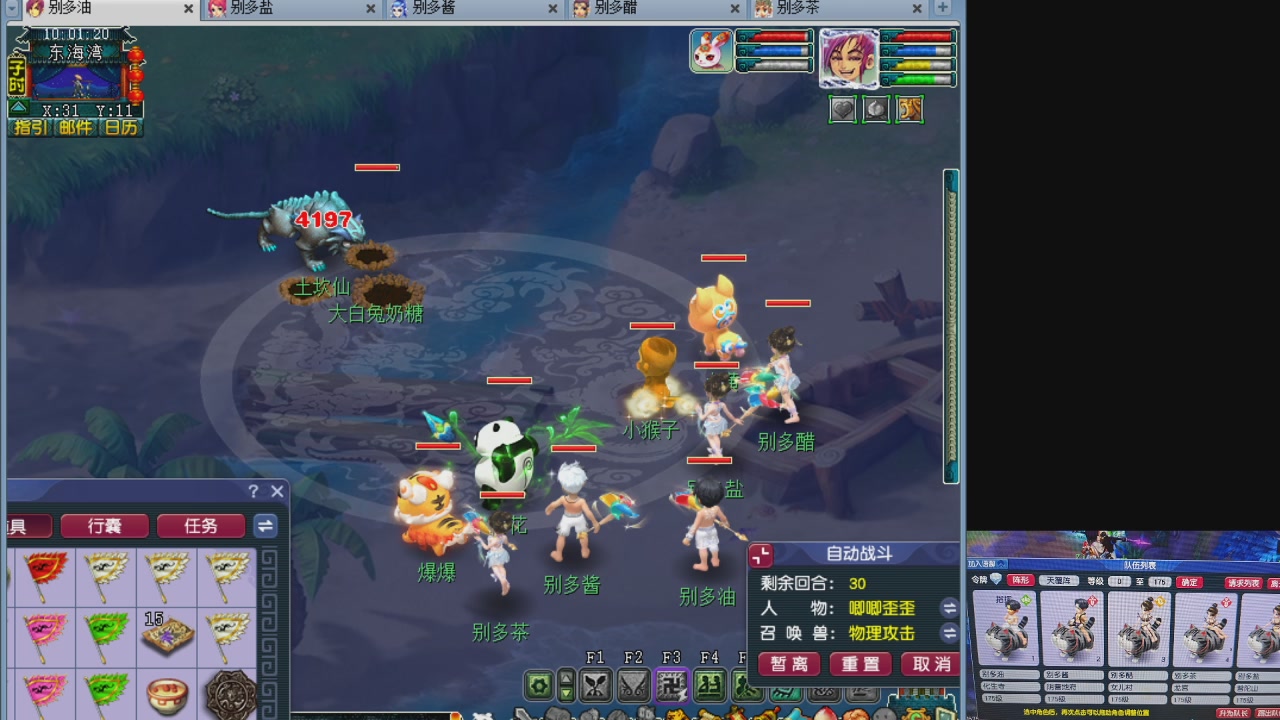The width and height of the screenshot is (1280, 720).
Task: Open the 天罡阵 formation dropdown
Action: click(1060, 580)
